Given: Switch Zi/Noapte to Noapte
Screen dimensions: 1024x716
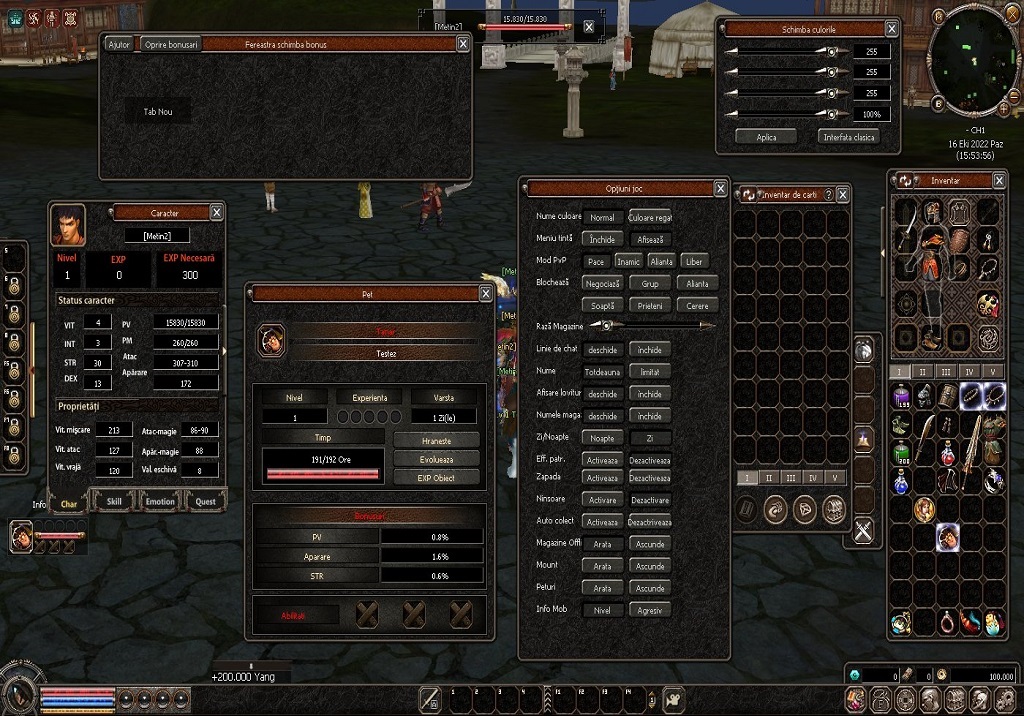Looking at the screenshot, I should [602, 438].
